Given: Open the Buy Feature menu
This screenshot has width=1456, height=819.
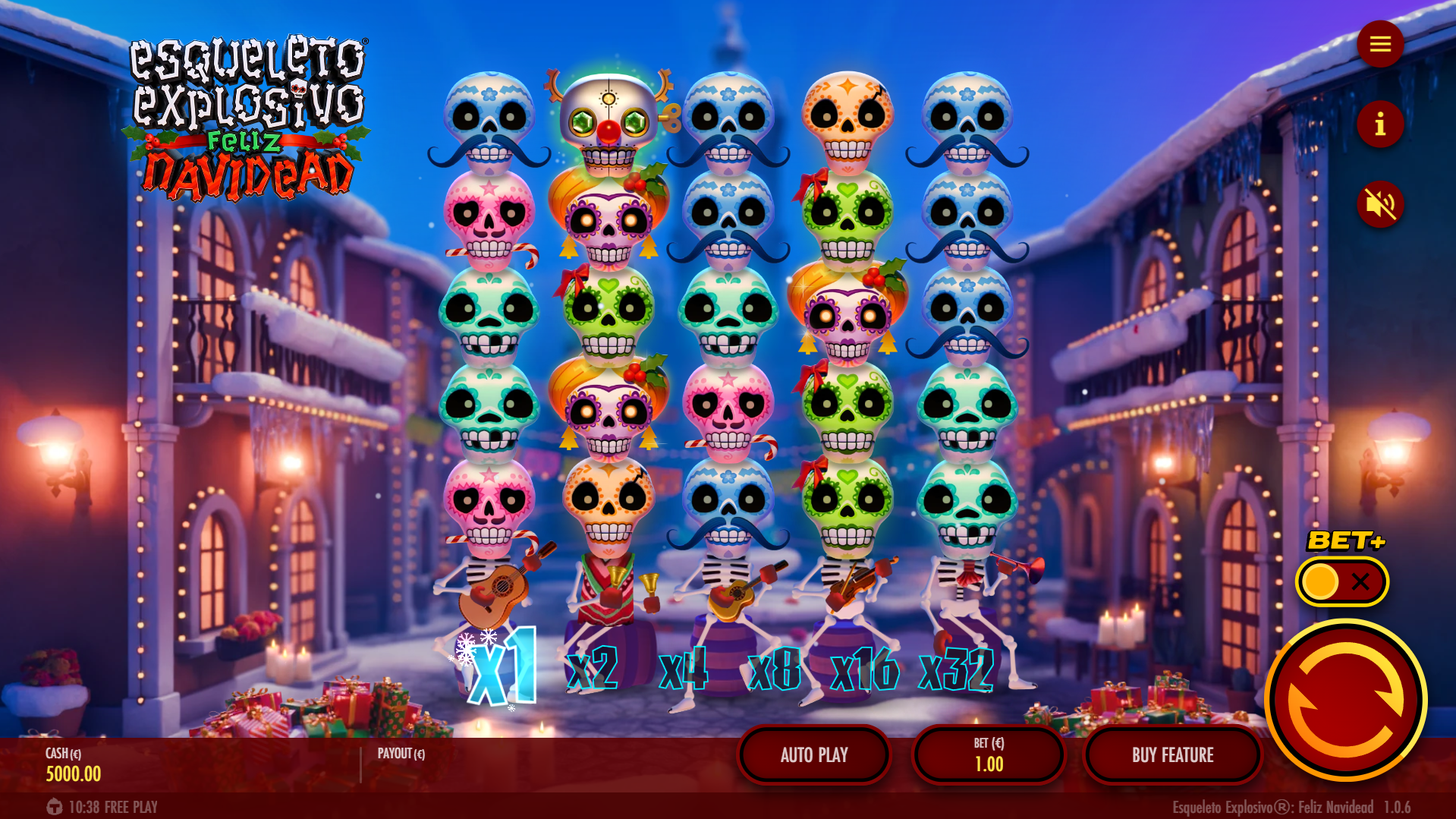Looking at the screenshot, I should tap(1172, 755).
